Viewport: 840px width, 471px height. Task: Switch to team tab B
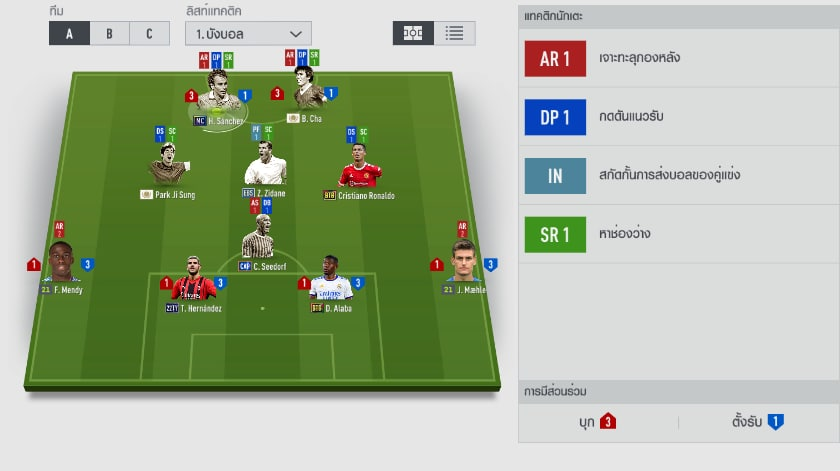coord(109,33)
